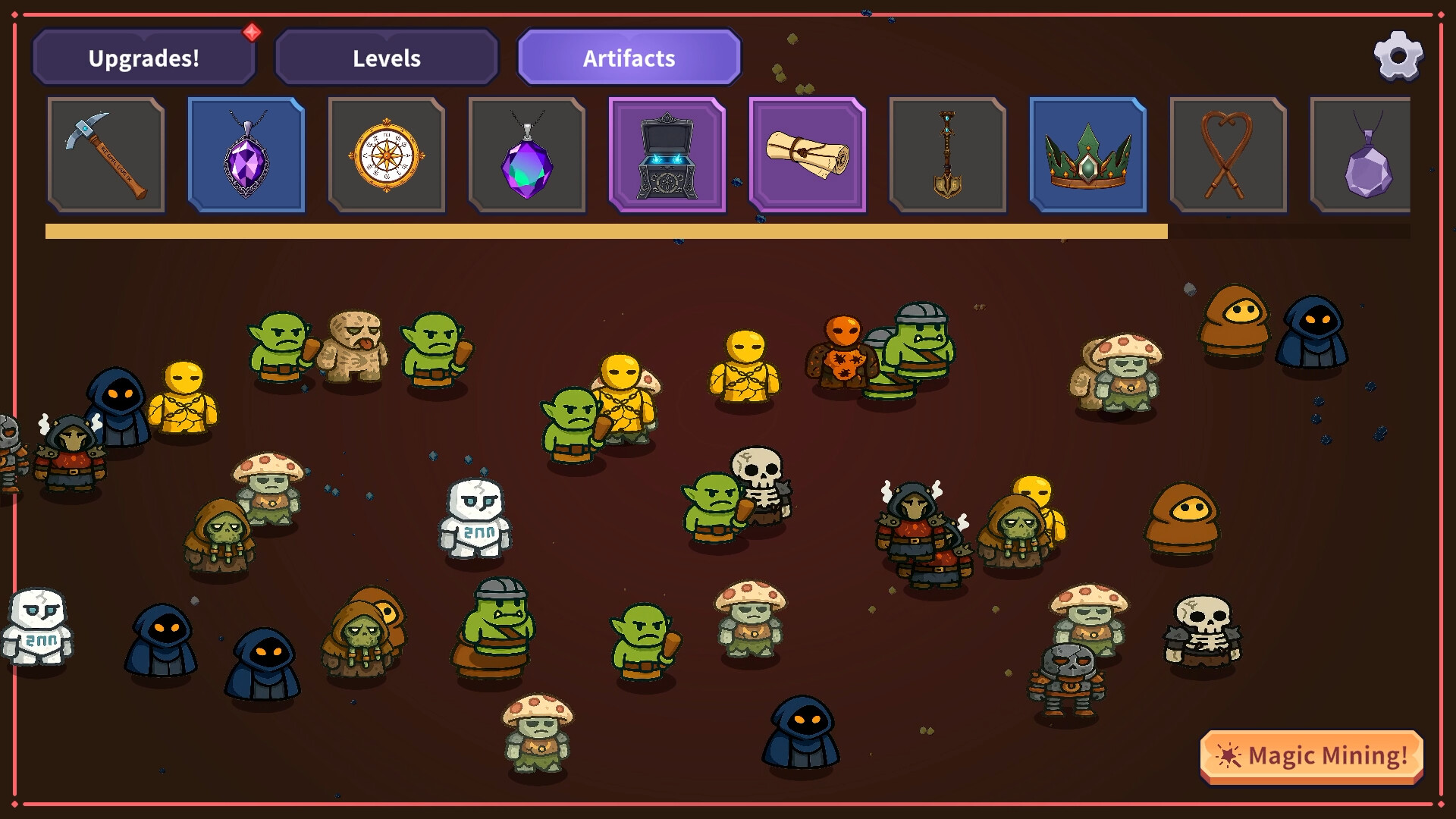Select the crossed branches artifact

point(1229,154)
